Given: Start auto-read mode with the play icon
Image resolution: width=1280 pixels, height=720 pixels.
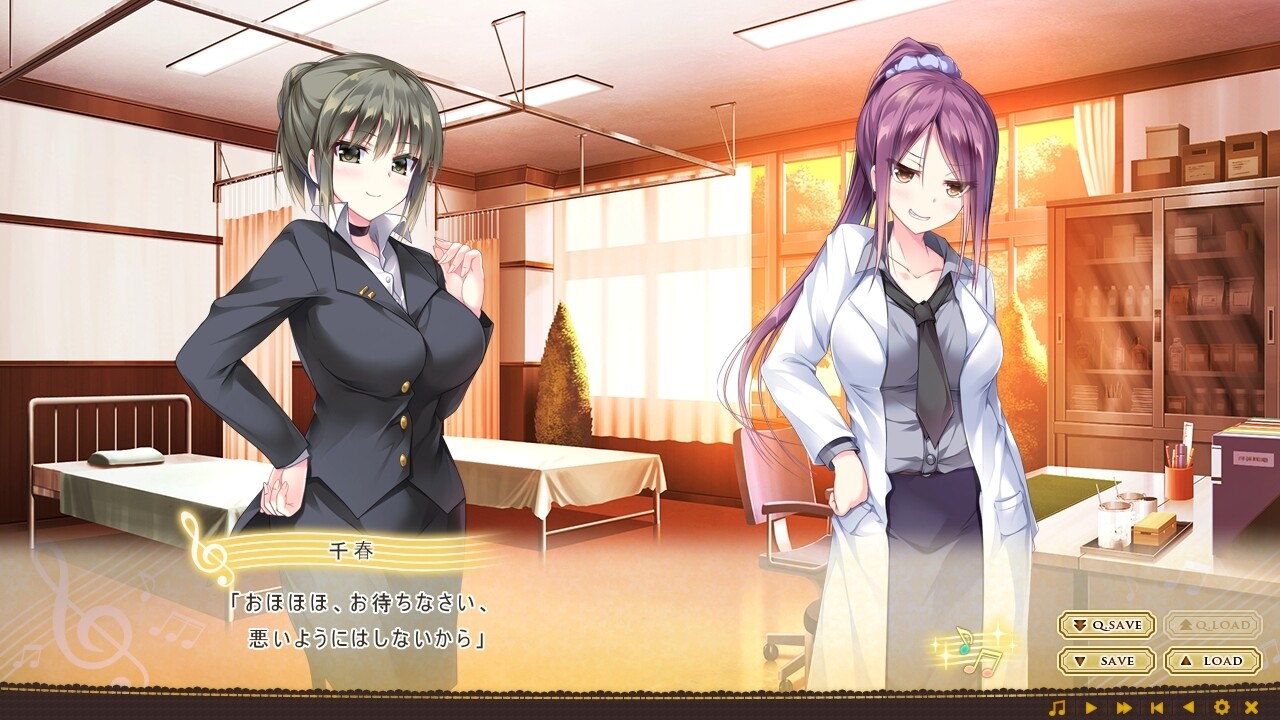Looking at the screenshot, I should click(x=1091, y=706).
